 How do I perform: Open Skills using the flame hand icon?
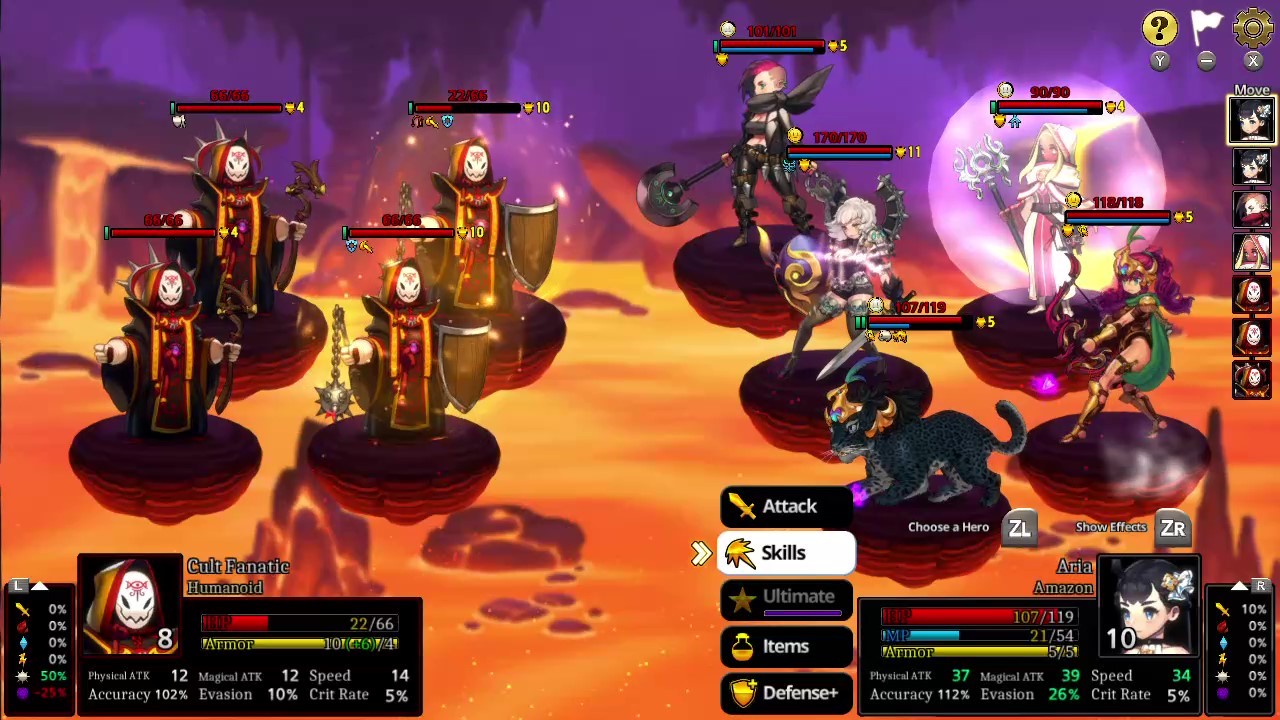tap(741, 552)
